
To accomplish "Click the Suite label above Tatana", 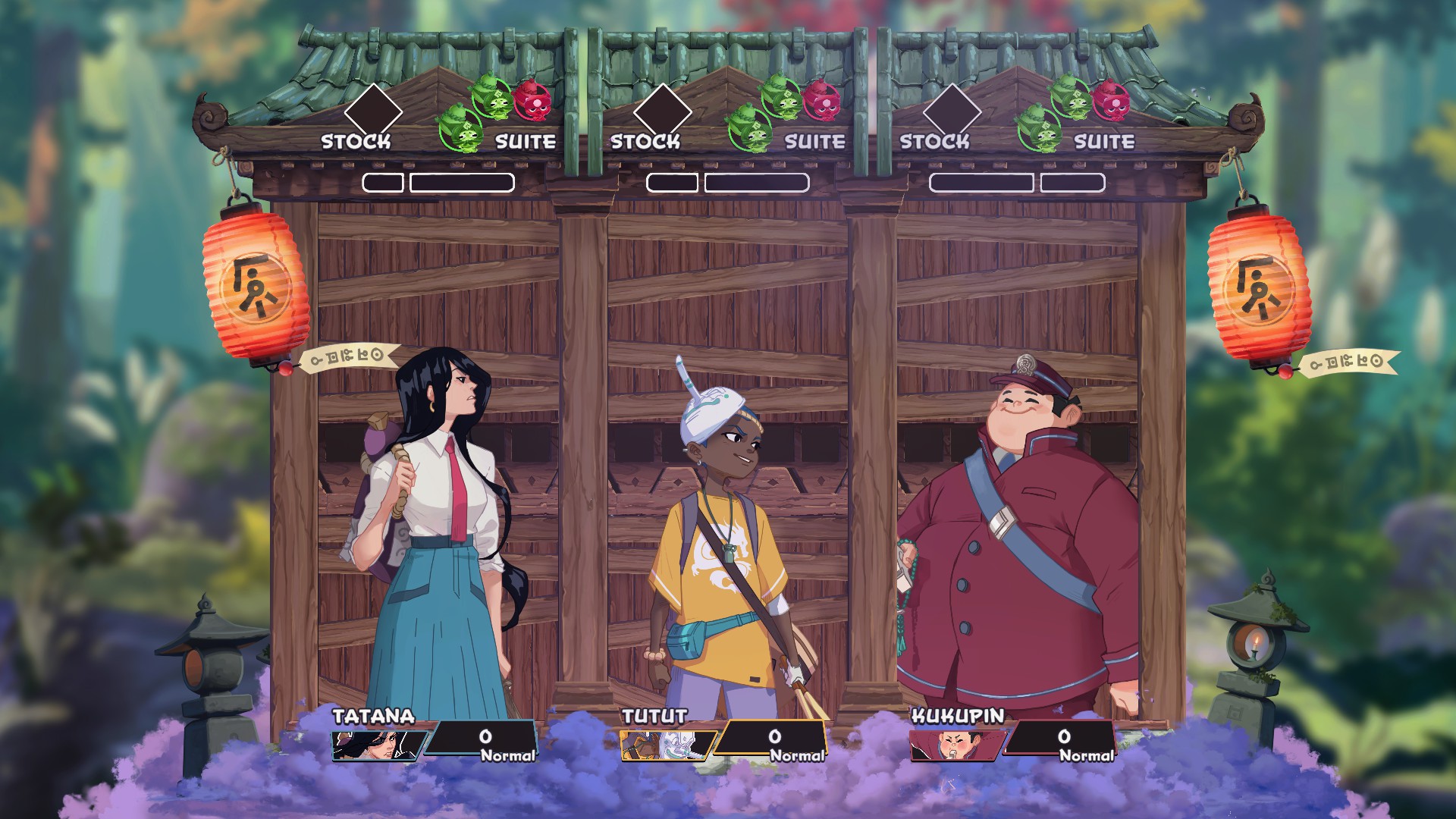I will 526,142.
